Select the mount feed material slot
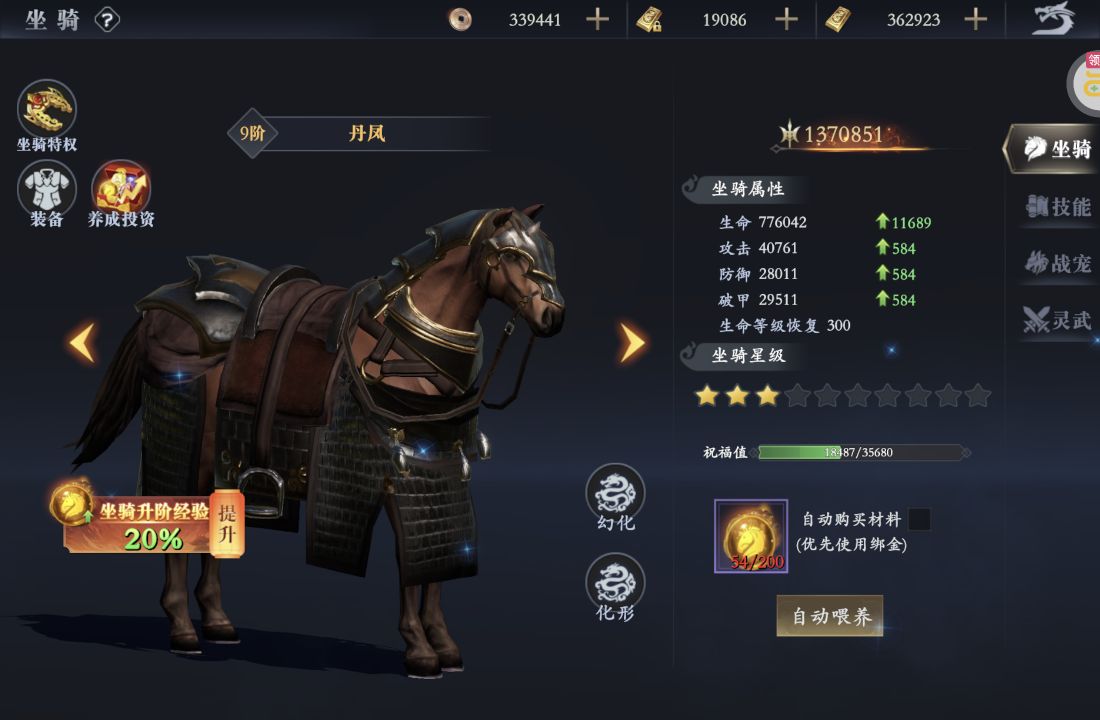 tap(751, 536)
